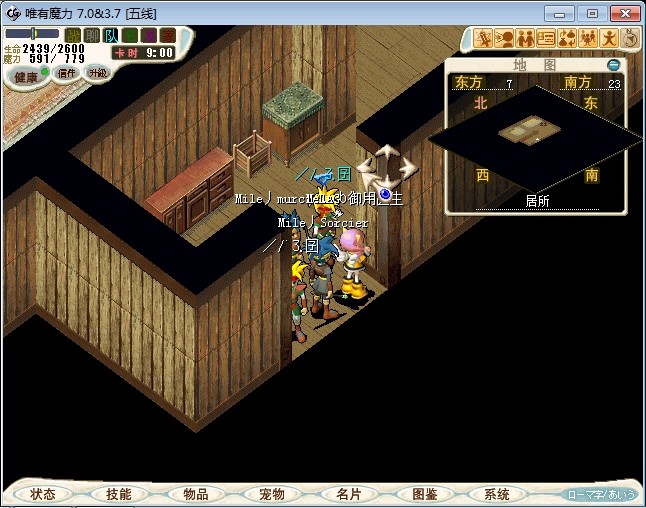Click the 升級 level up button
The height and width of the screenshot is (508, 646).
(x=97, y=73)
